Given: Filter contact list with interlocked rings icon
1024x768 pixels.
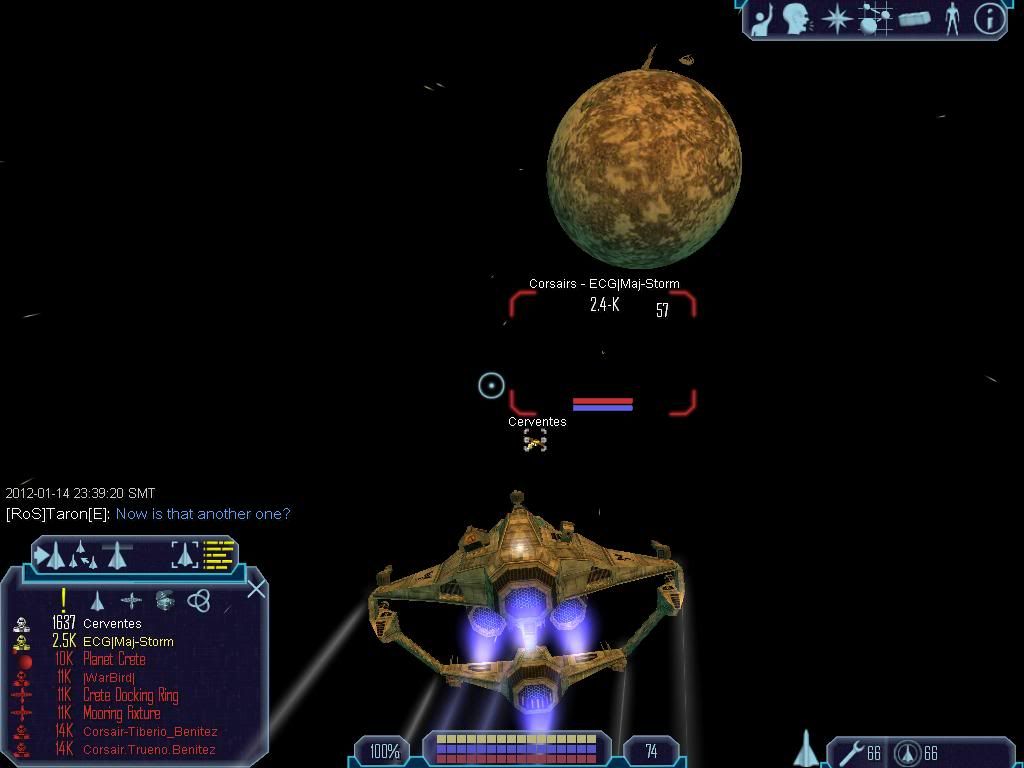Looking at the screenshot, I should pos(199,601).
